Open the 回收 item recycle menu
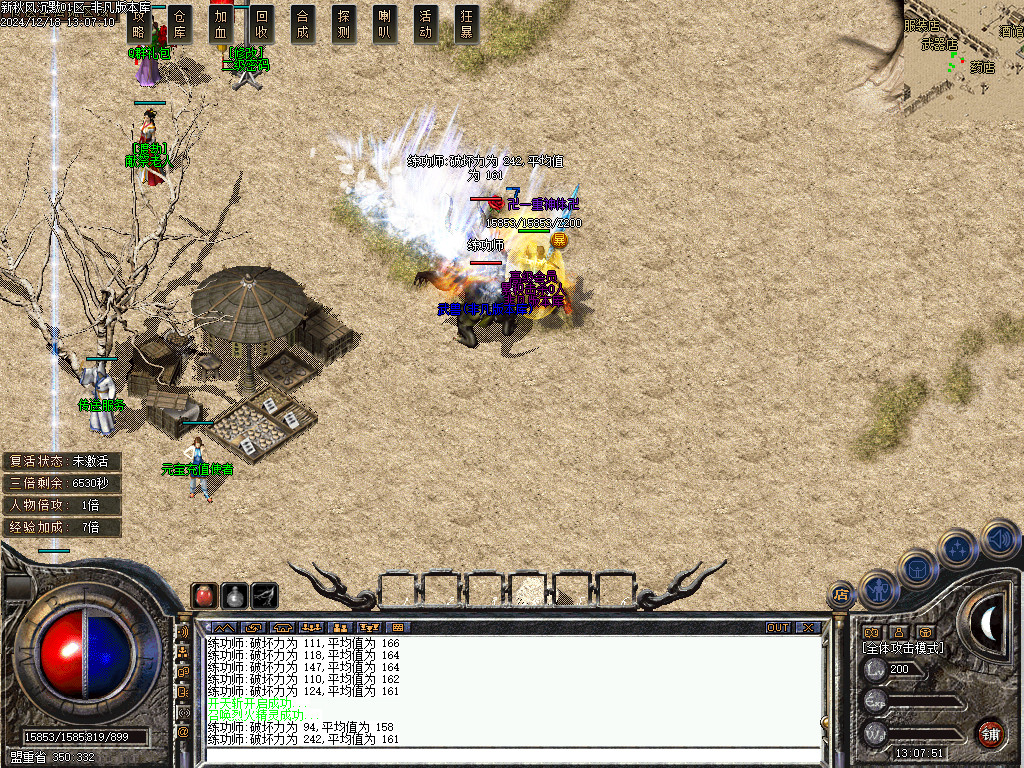This screenshot has height=768, width=1024. [x=262, y=24]
